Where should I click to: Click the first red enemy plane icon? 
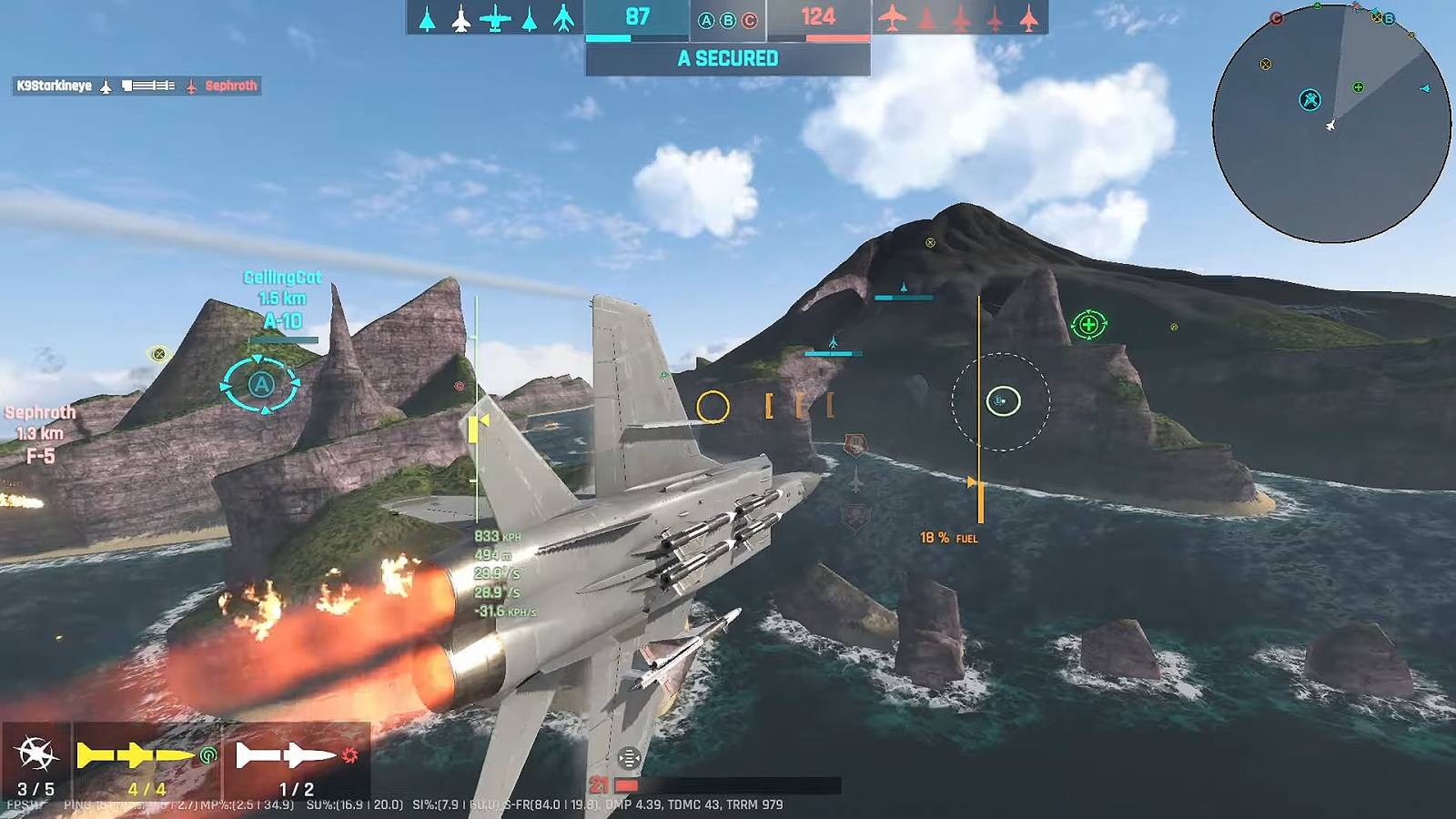(x=893, y=18)
